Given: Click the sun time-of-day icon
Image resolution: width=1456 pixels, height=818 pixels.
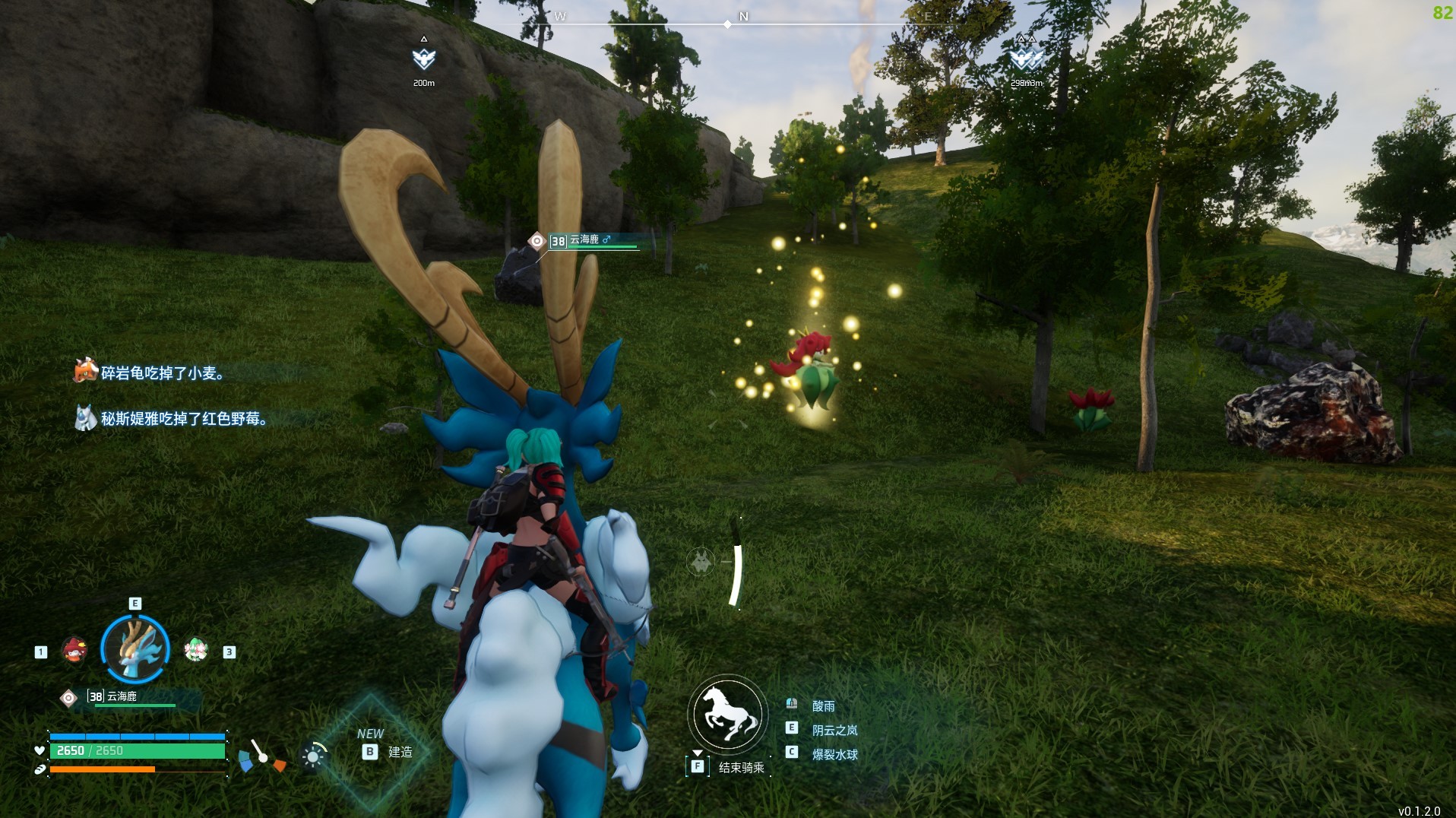Looking at the screenshot, I should pyautogui.click(x=312, y=756).
